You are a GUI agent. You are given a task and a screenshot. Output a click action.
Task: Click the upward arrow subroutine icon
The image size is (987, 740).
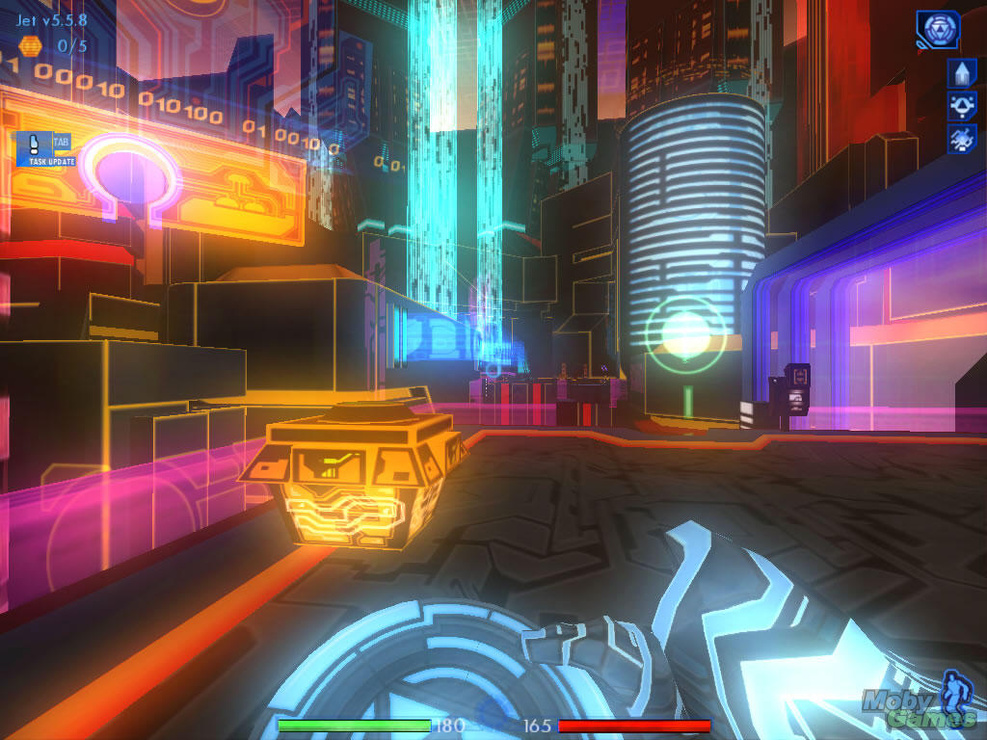[x=962, y=73]
